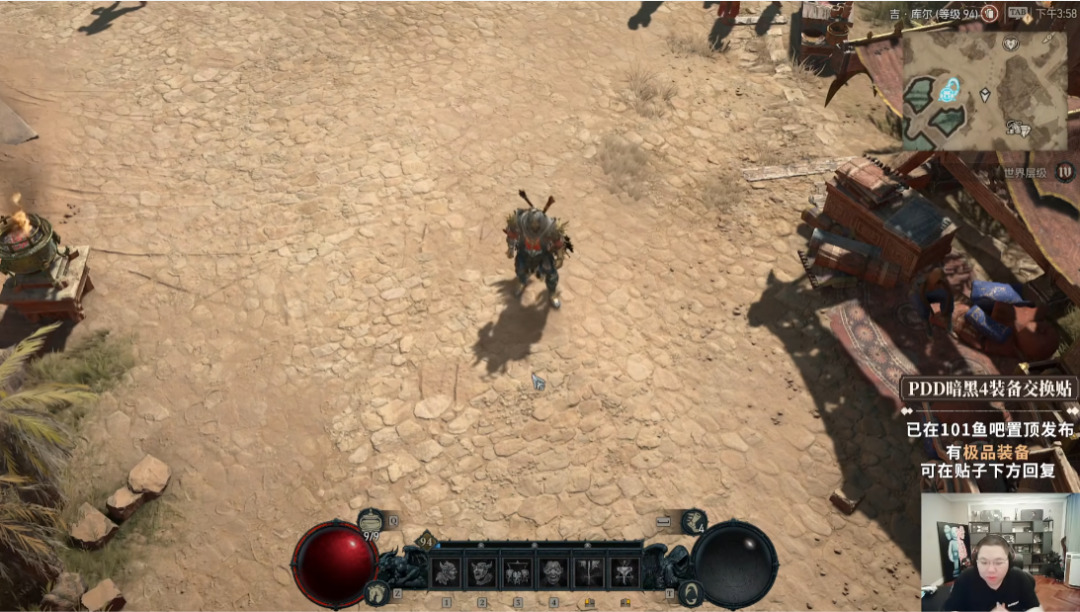Select the fifth skill slot icon

[589, 572]
